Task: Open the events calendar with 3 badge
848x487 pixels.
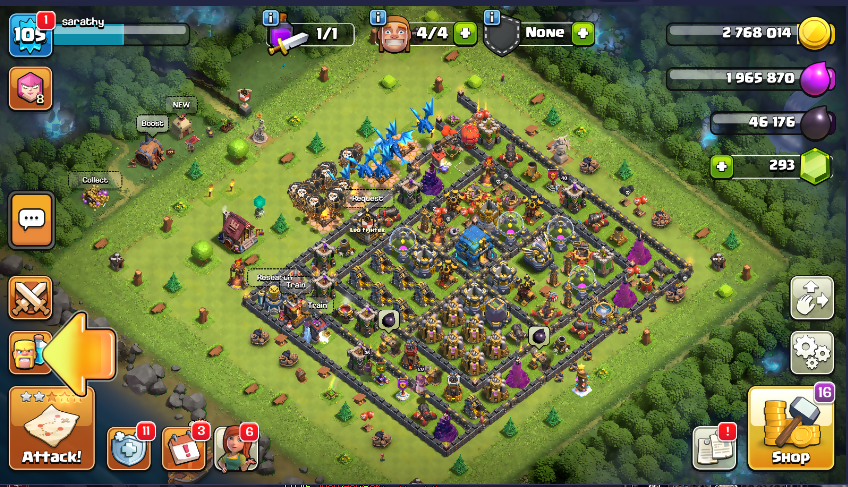Action: (183, 448)
